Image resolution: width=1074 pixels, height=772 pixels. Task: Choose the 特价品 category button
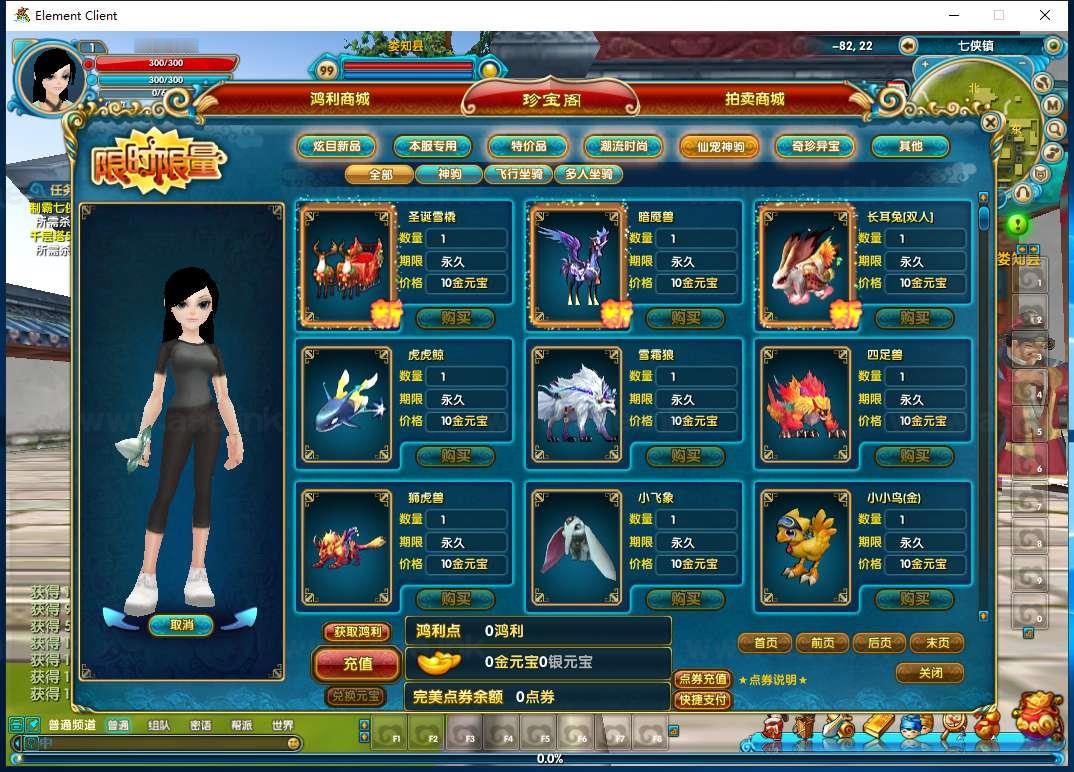tap(528, 146)
